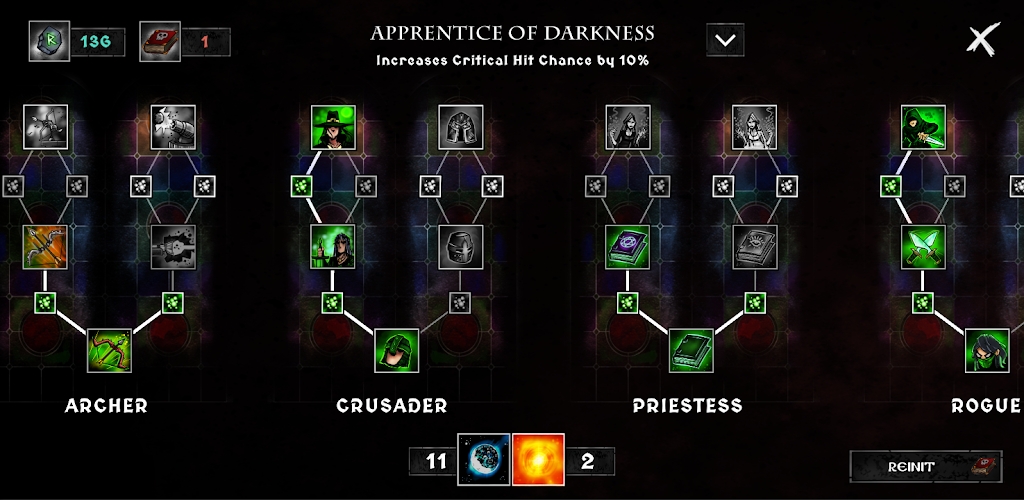This screenshot has height=500, width=1024.
Task: Choose the Rogue green hooded base skill
Action: coord(987,351)
